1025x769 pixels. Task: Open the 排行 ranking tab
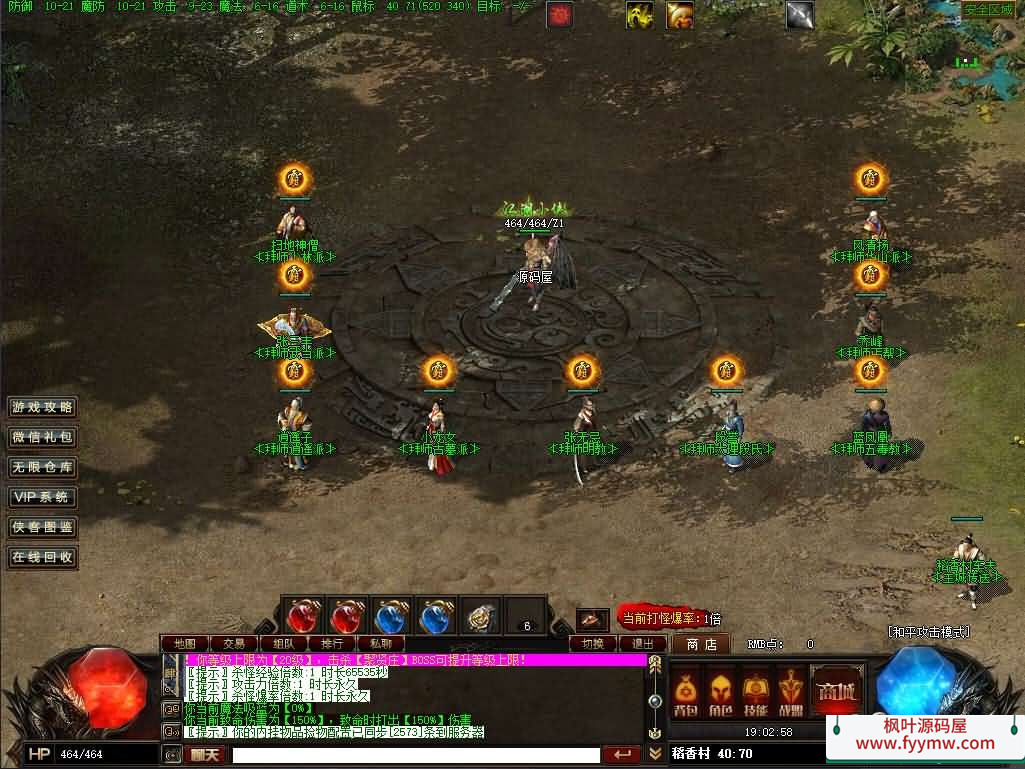pyautogui.click(x=332, y=644)
